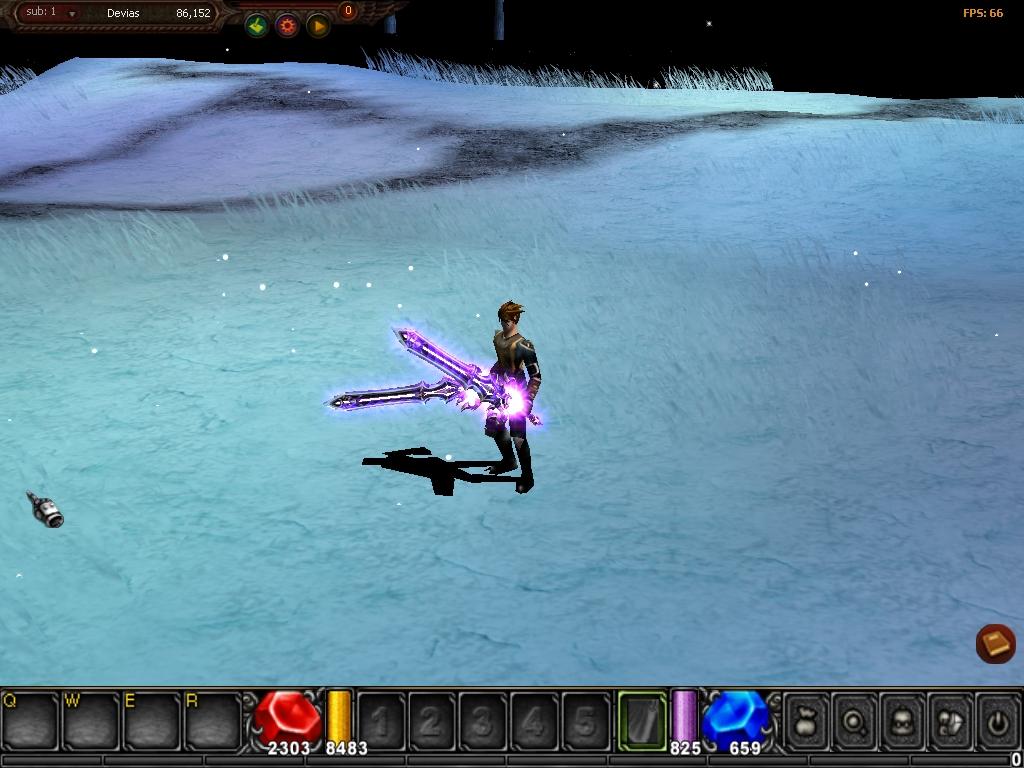Image resolution: width=1024 pixels, height=768 pixels.
Task: Click the green arrow round button
Action: (257, 26)
